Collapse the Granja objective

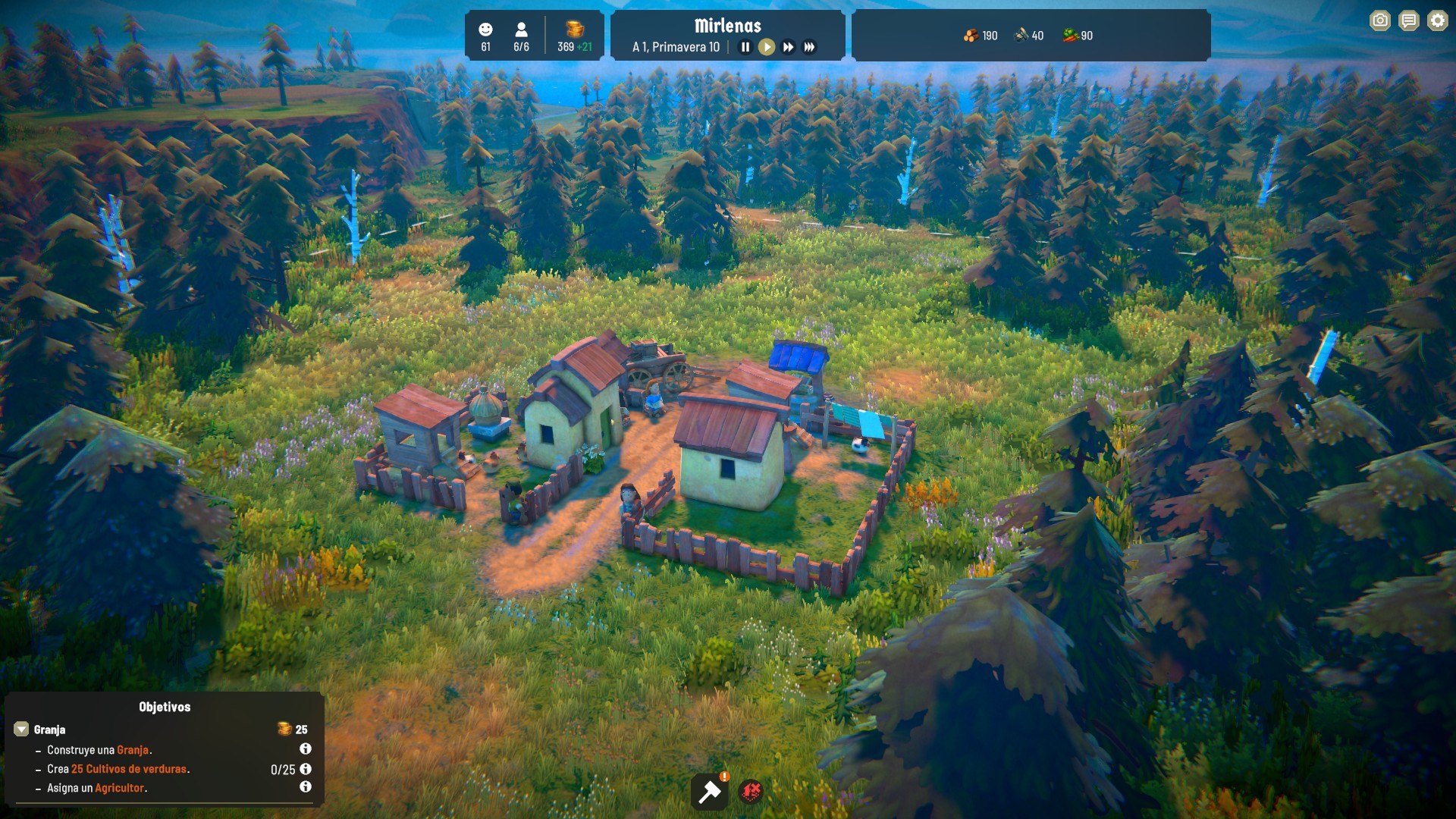(x=21, y=730)
